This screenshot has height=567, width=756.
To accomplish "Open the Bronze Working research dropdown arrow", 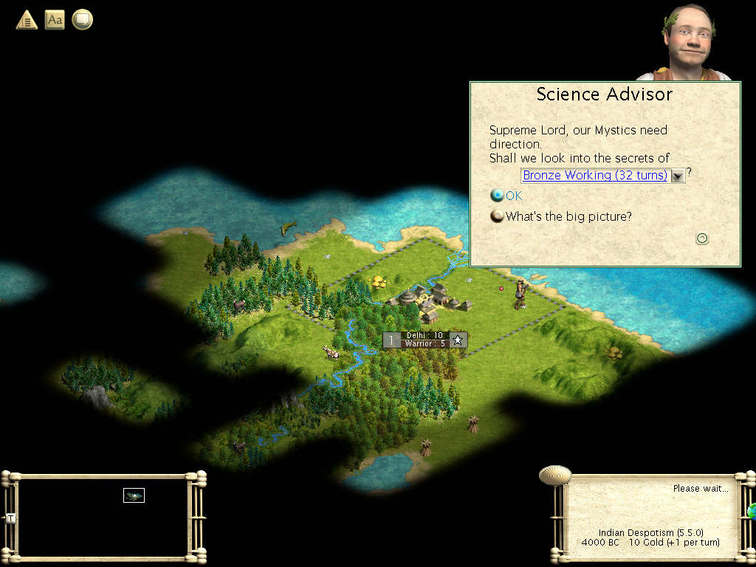I will pyautogui.click(x=677, y=176).
